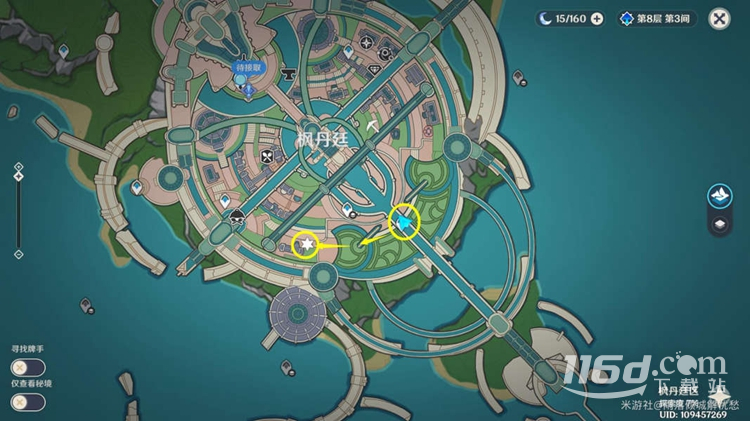Screen dimensions: 750x421
Task: Click the blacksmith anvil map icon
Action: pos(290,72)
